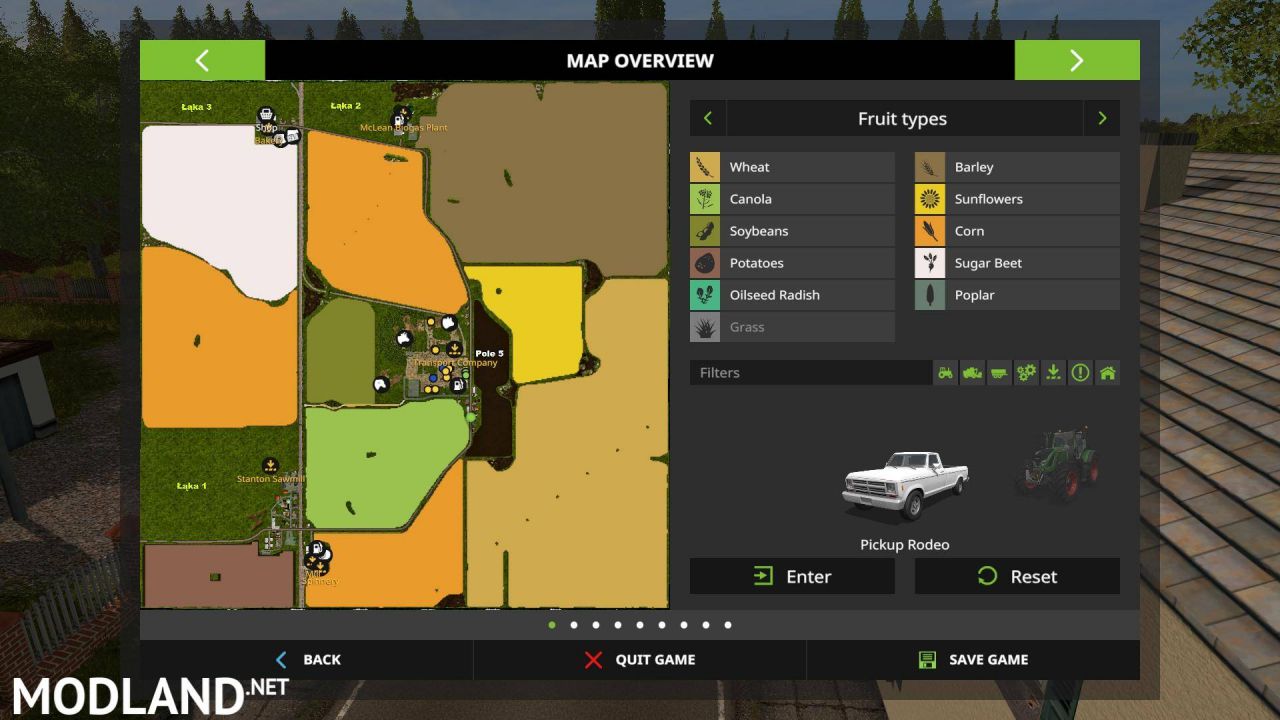Enable the trailer filter
The width and height of the screenshot is (1280, 720).
[x=998, y=372]
